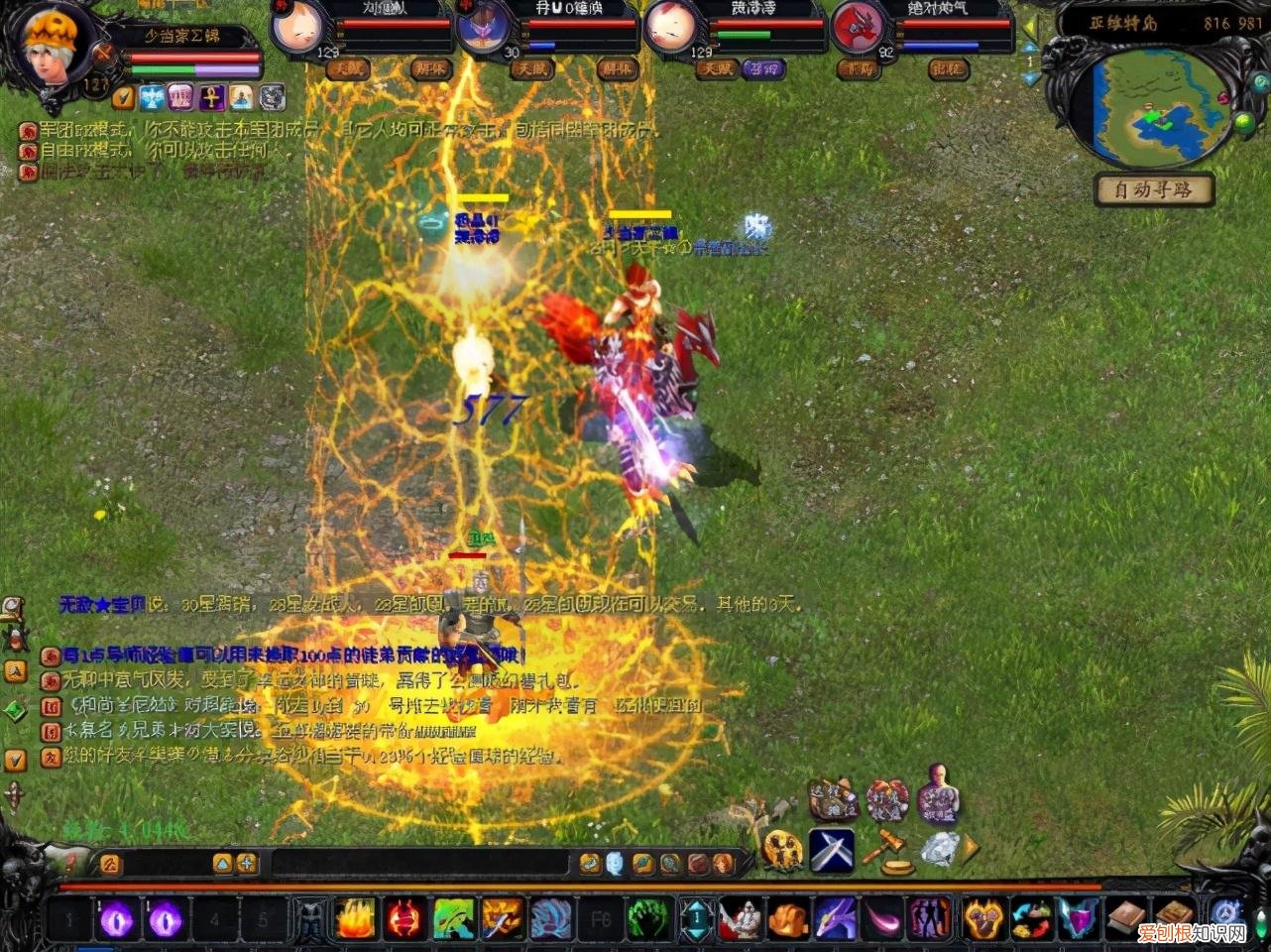Click the golden fist skill icon
1271x952 pixels.
[788, 919]
